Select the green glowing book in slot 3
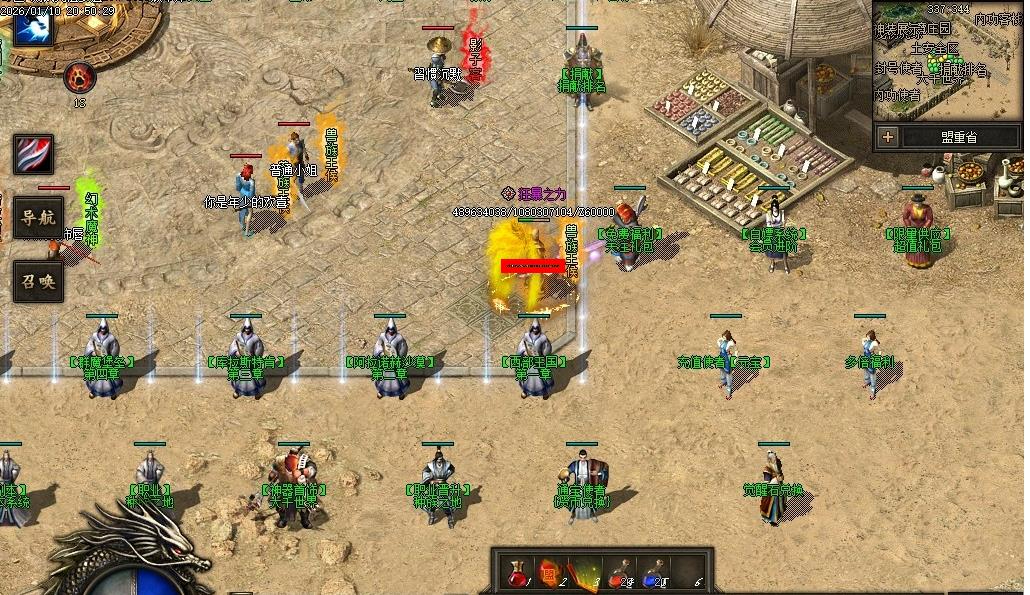The width and height of the screenshot is (1030, 595). (585, 573)
